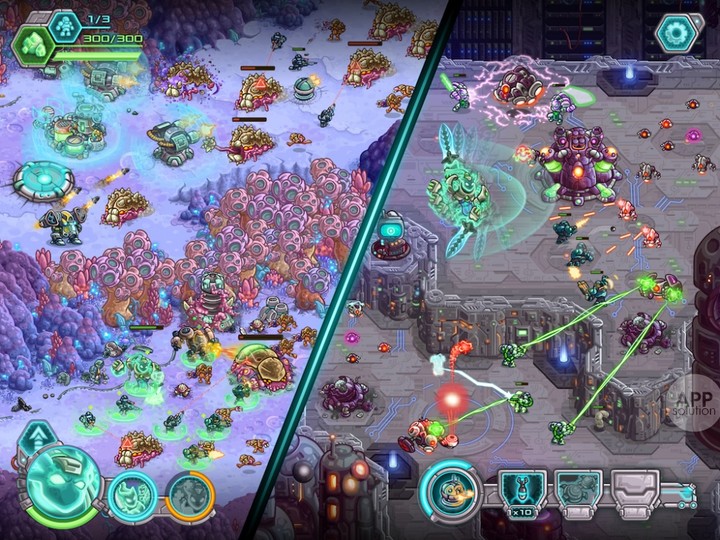Click the green crystal resource icon
The height and width of the screenshot is (540, 720).
pyautogui.click(x=32, y=46)
